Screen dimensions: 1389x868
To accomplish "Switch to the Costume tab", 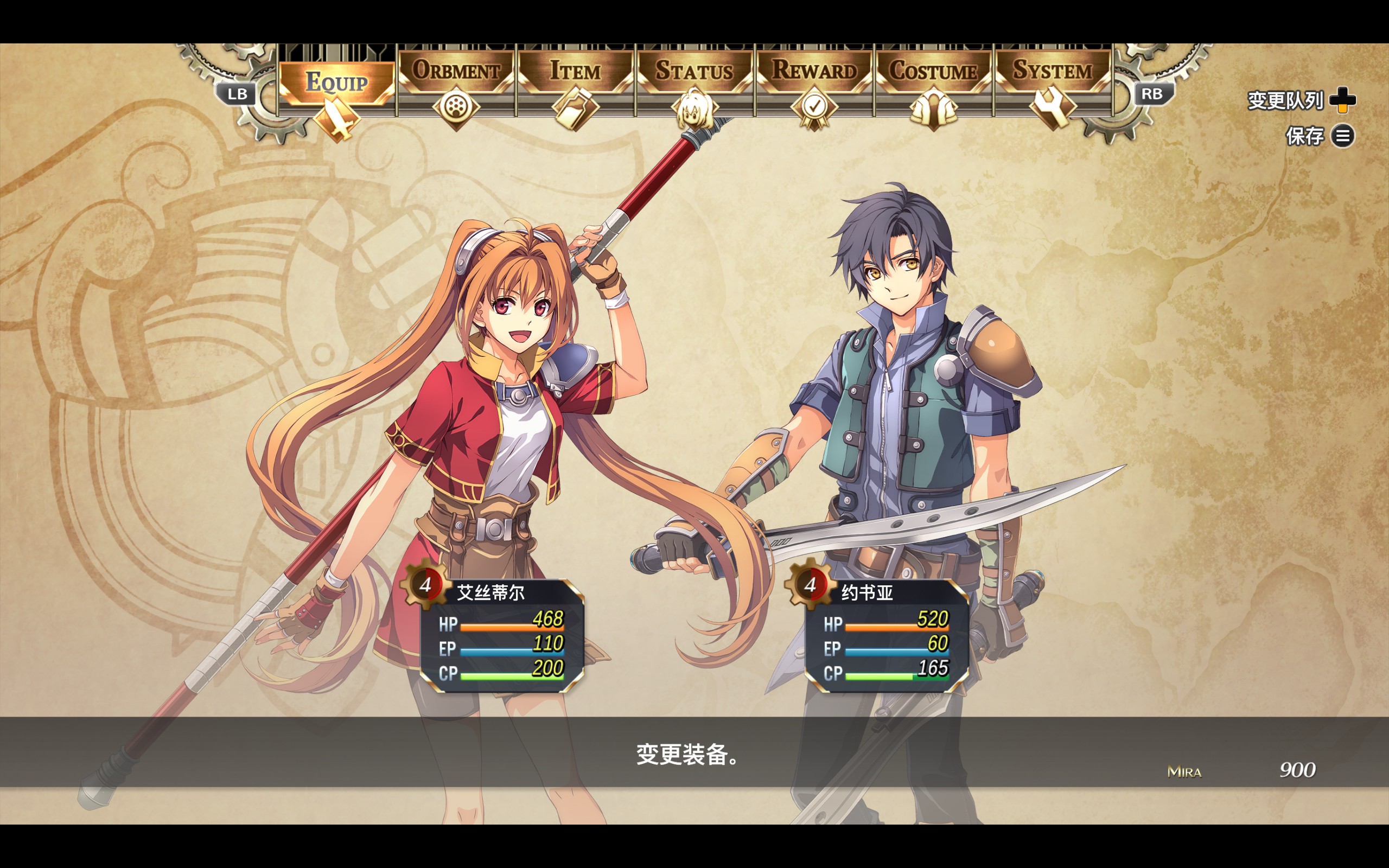I will coord(933,72).
